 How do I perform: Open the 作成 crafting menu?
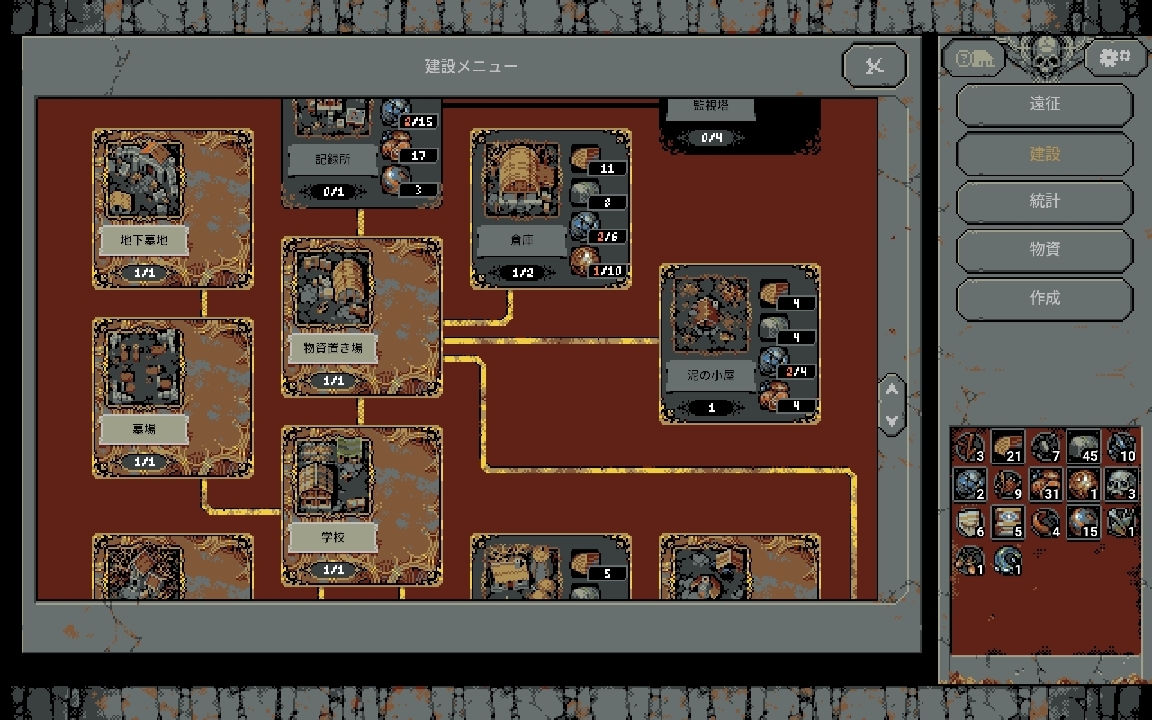(1044, 298)
